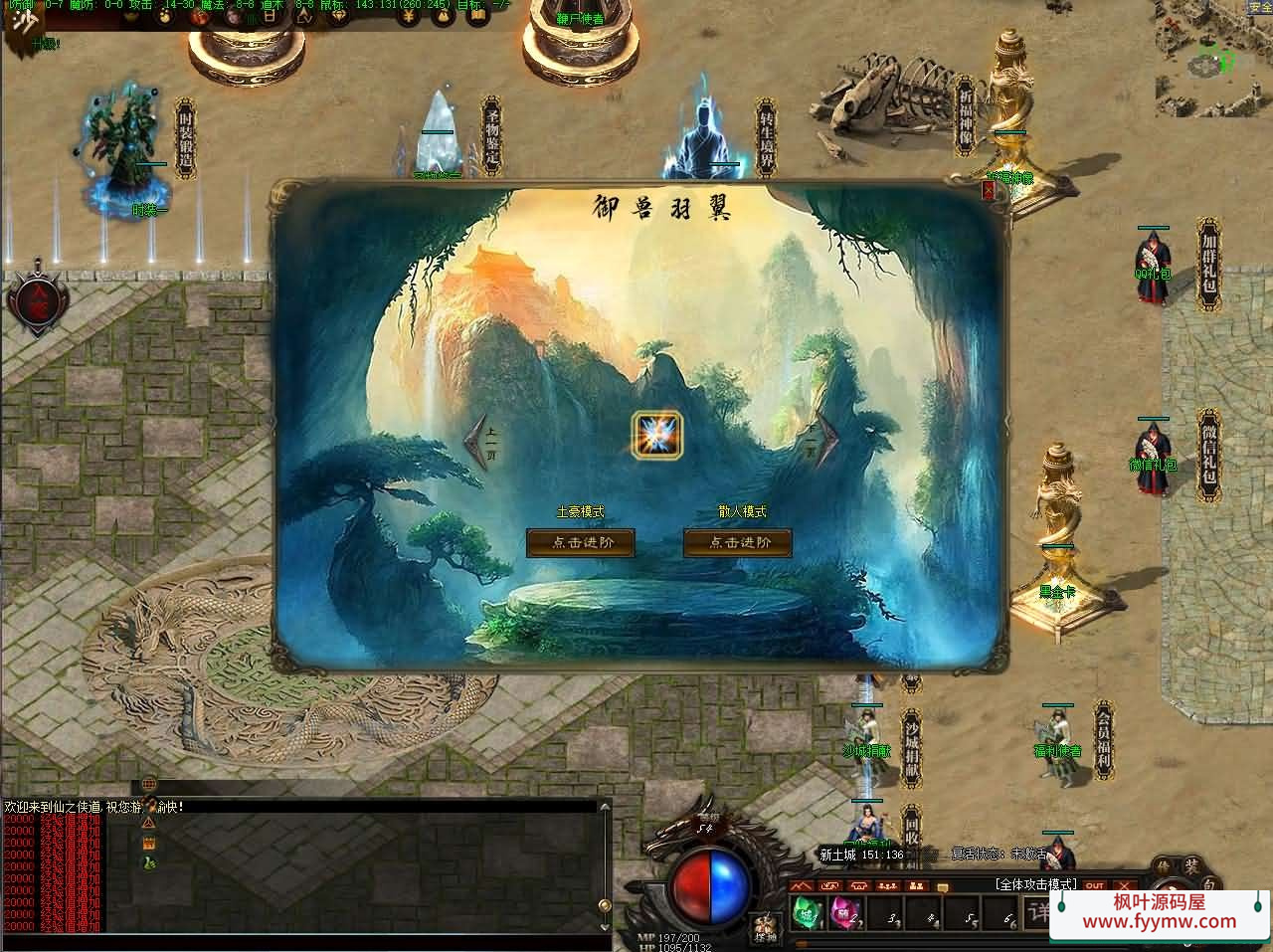1273x952 pixels.
Task: Click the 探测 icon beside the health orb
Action: [x=764, y=929]
